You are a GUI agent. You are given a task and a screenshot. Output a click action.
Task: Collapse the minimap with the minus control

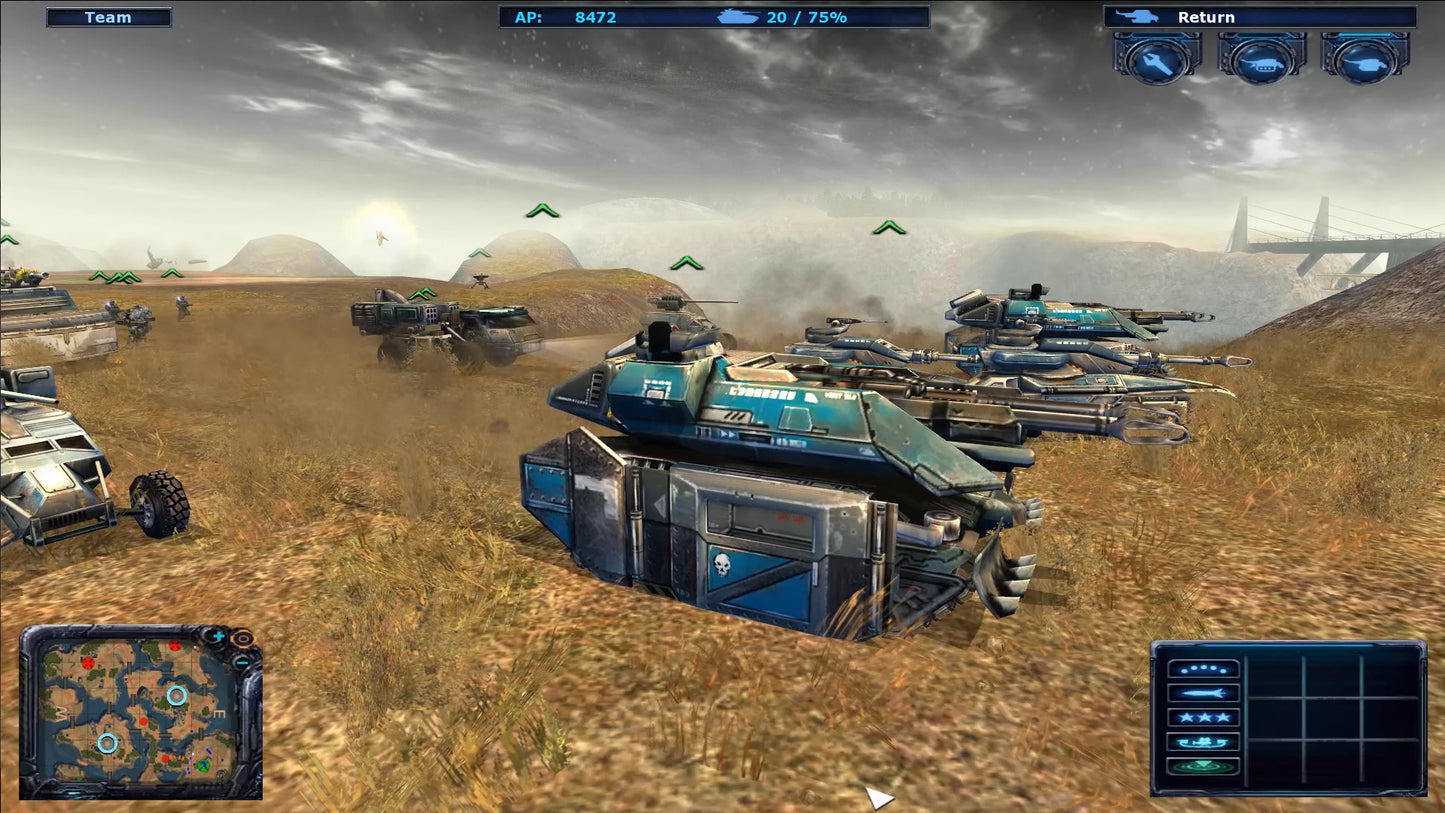pos(242,663)
